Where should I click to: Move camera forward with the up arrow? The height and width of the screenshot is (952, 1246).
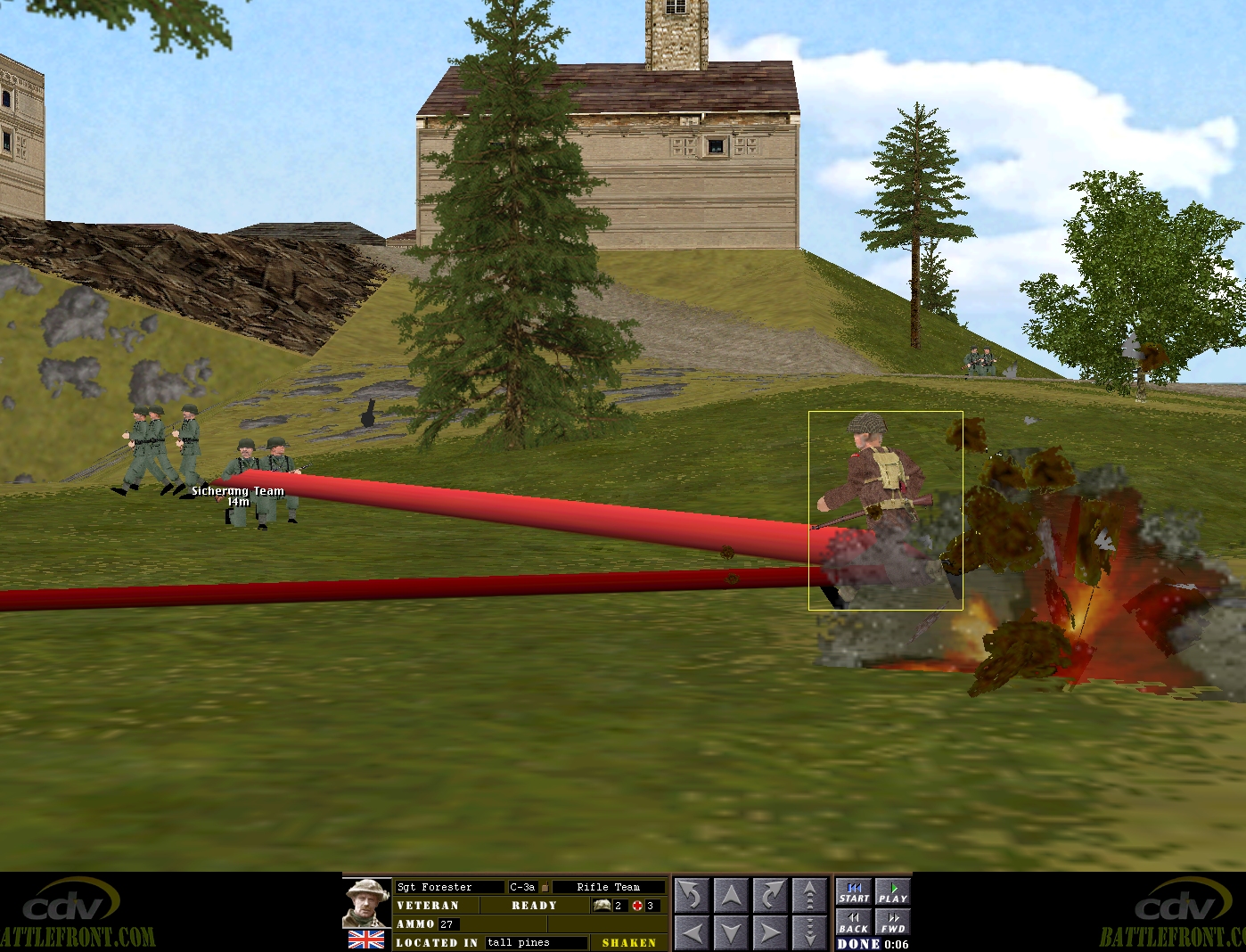(x=730, y=895)
